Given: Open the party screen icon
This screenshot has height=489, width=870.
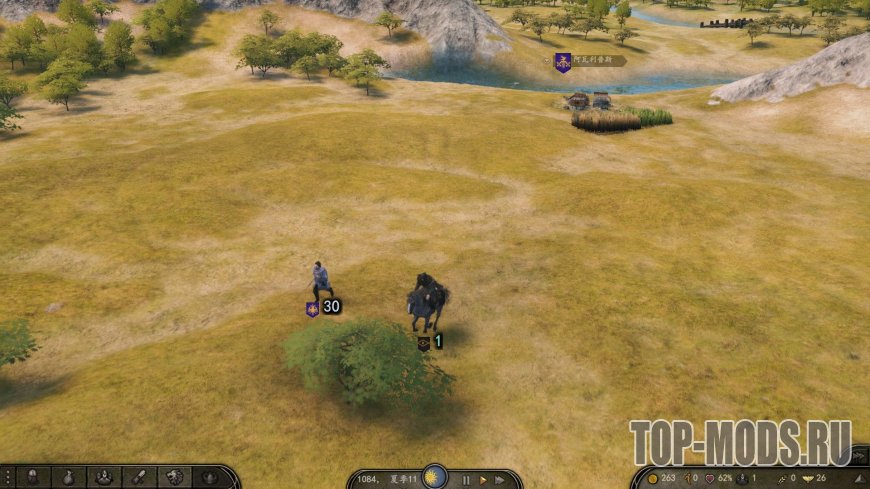Looking at the screenshot, I should 103,478.
